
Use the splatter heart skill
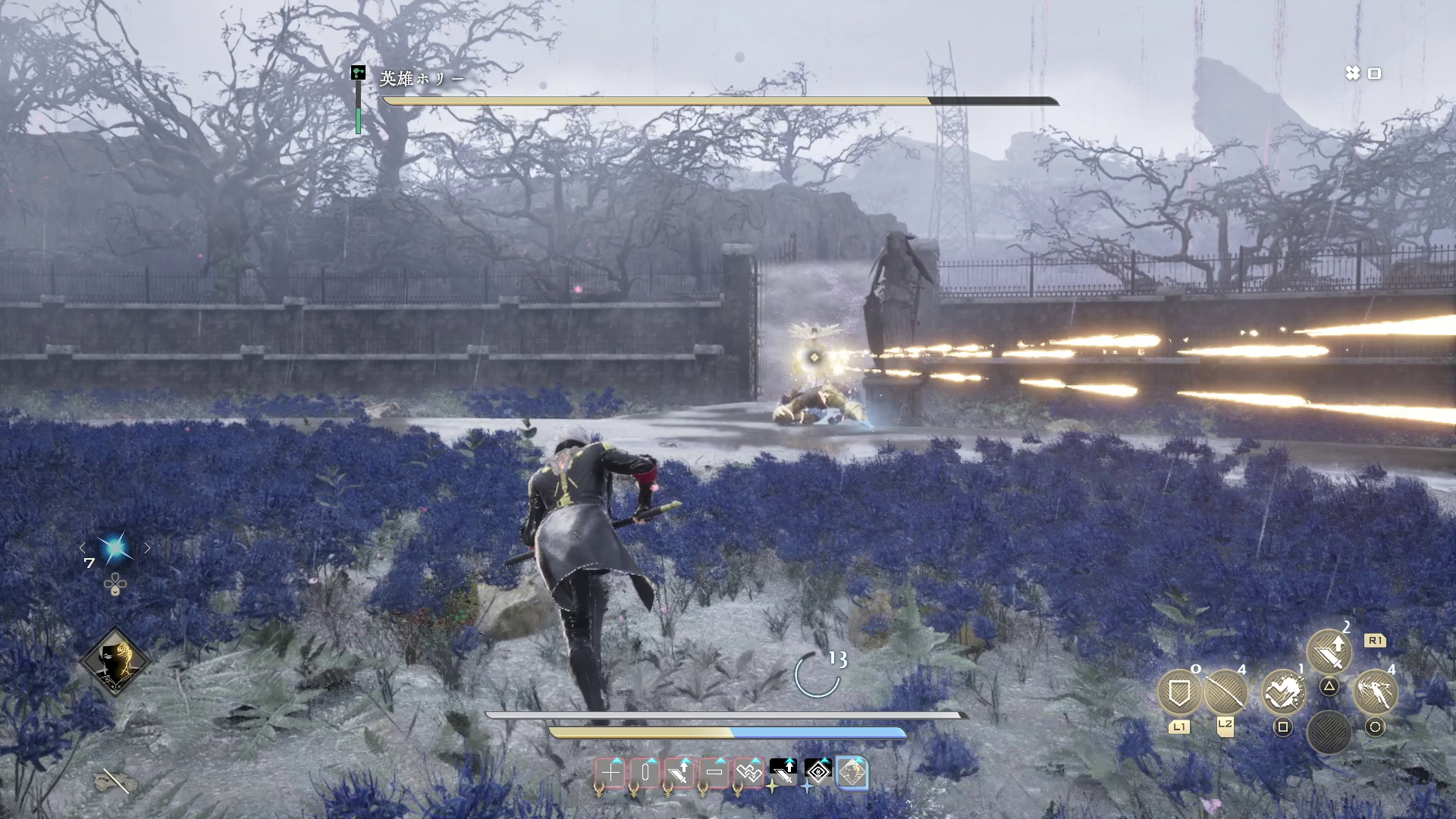[x=1283, y=692]
